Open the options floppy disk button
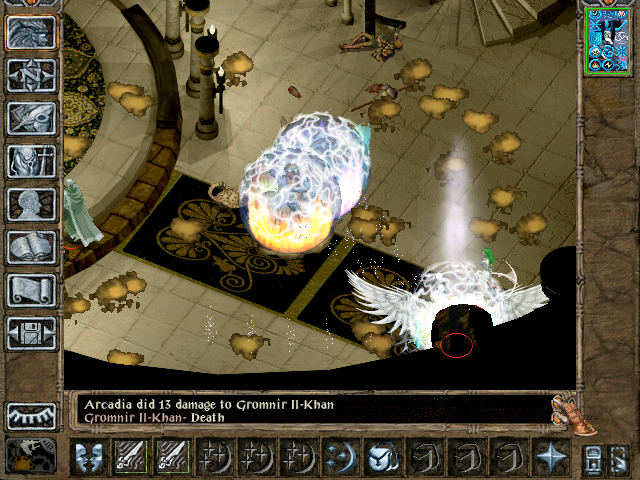 coord(30,333)
